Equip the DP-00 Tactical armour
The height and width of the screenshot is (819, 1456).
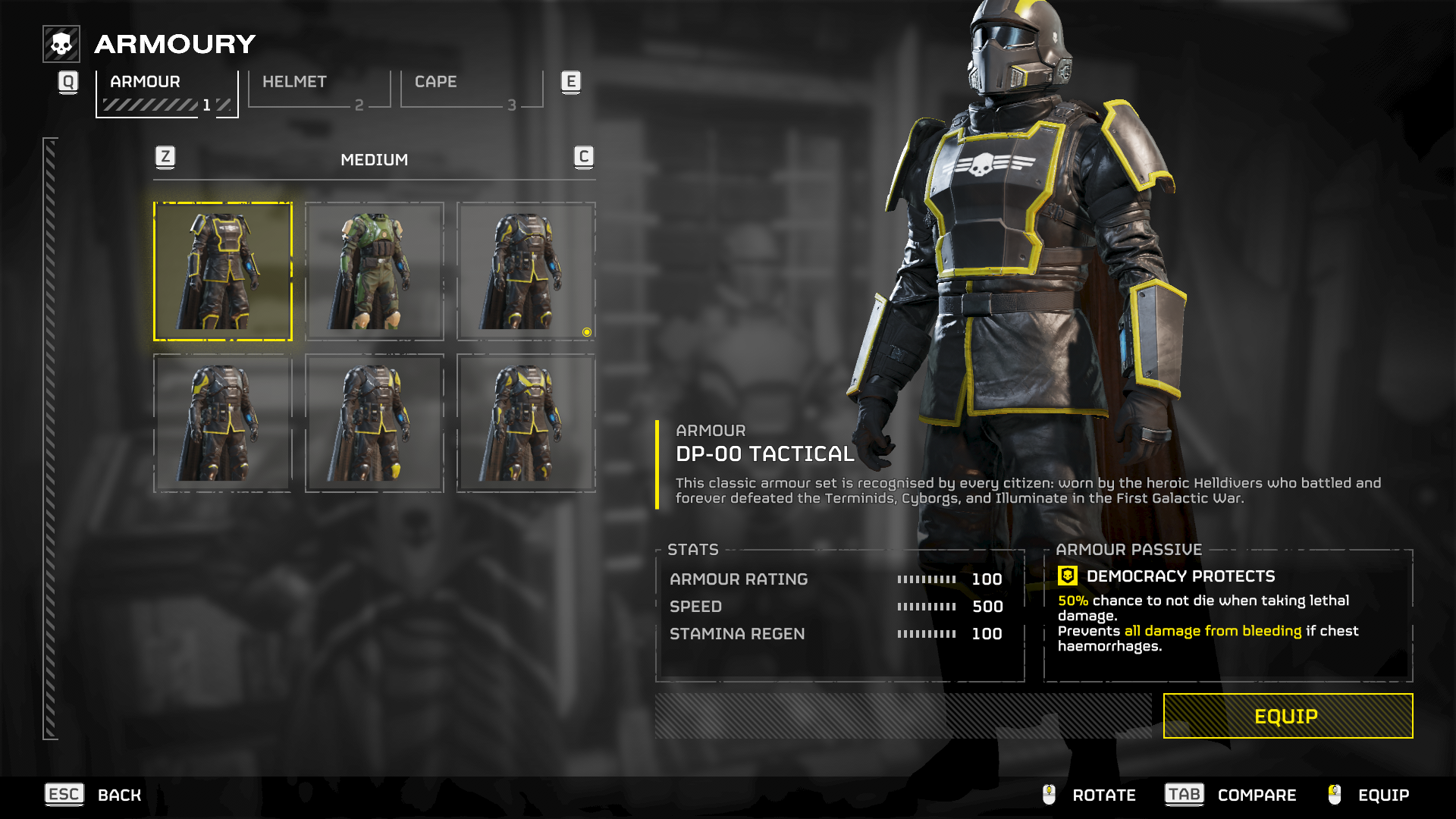(x=1287, y=716)
